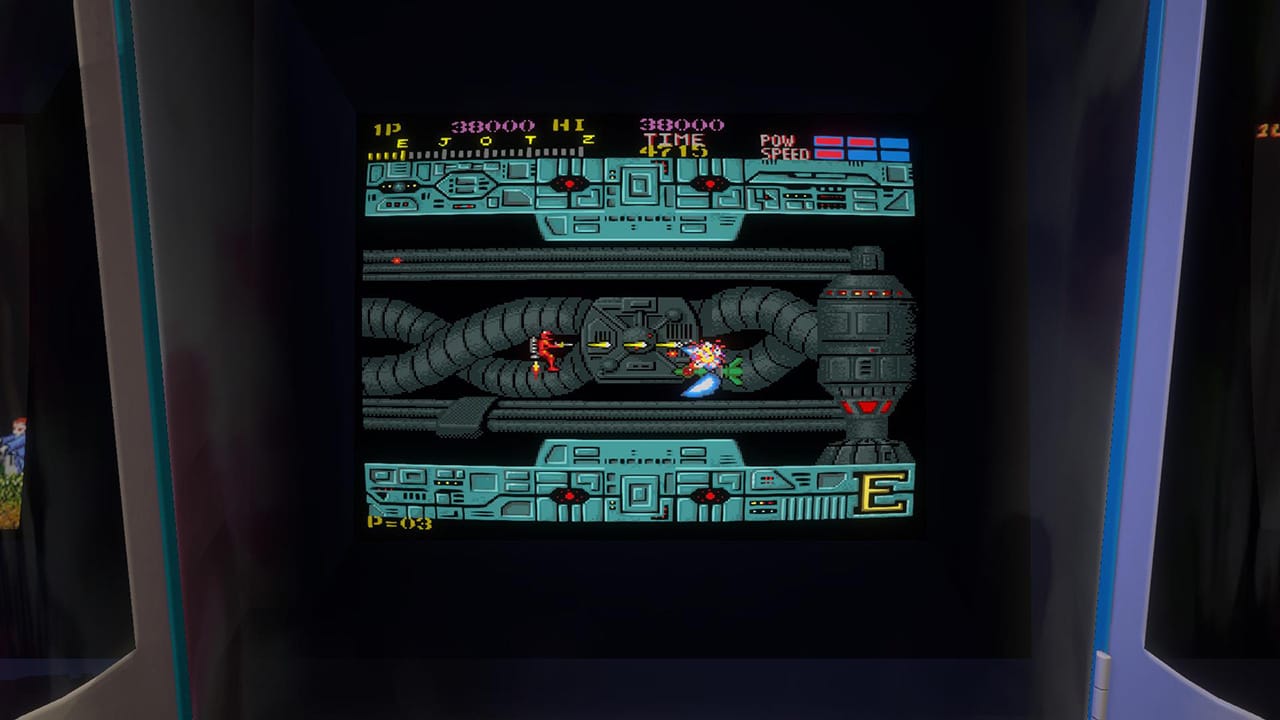
Task: Click the colorful explosion sprite mid-screen
Action: tap(707, 352)
